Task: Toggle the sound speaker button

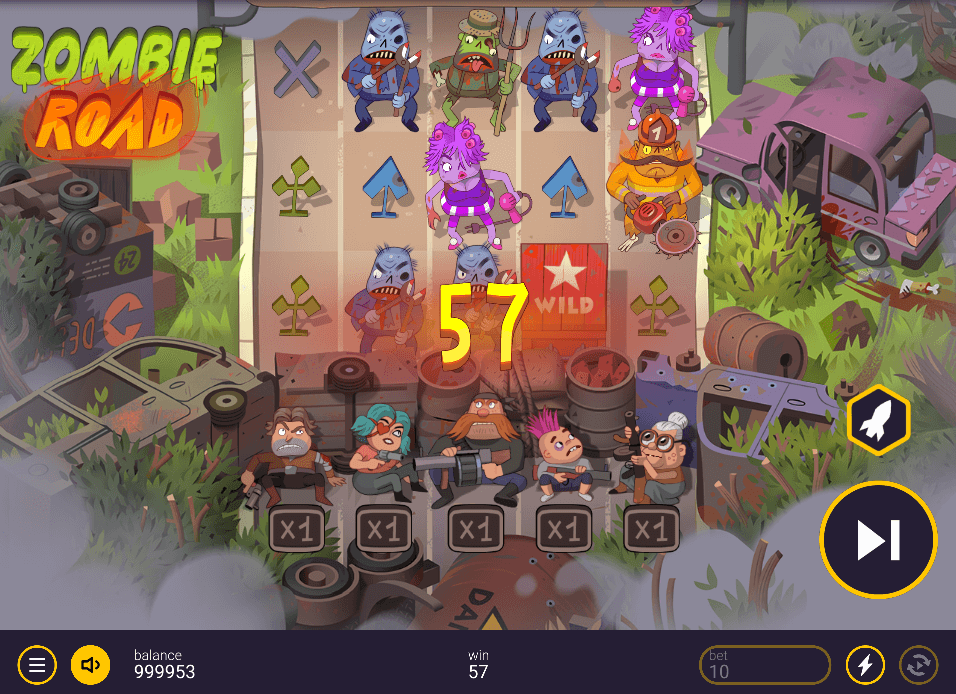Action: pyautogui.click(x=90, y=664)
